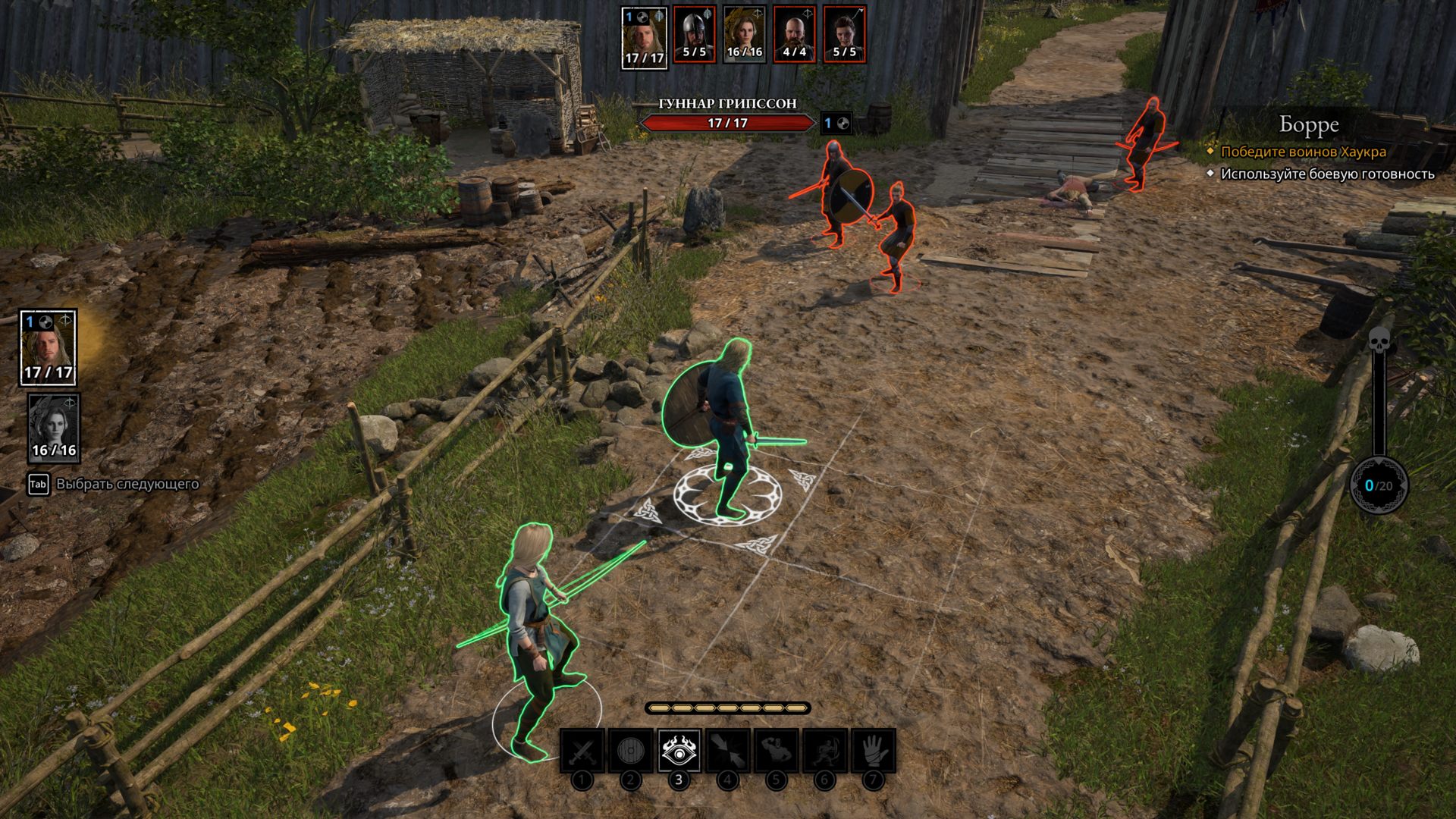1456x819 pixels.
Task: Use the bandaged hand ability
Action: pyautogui.click(x=873, y=751)
